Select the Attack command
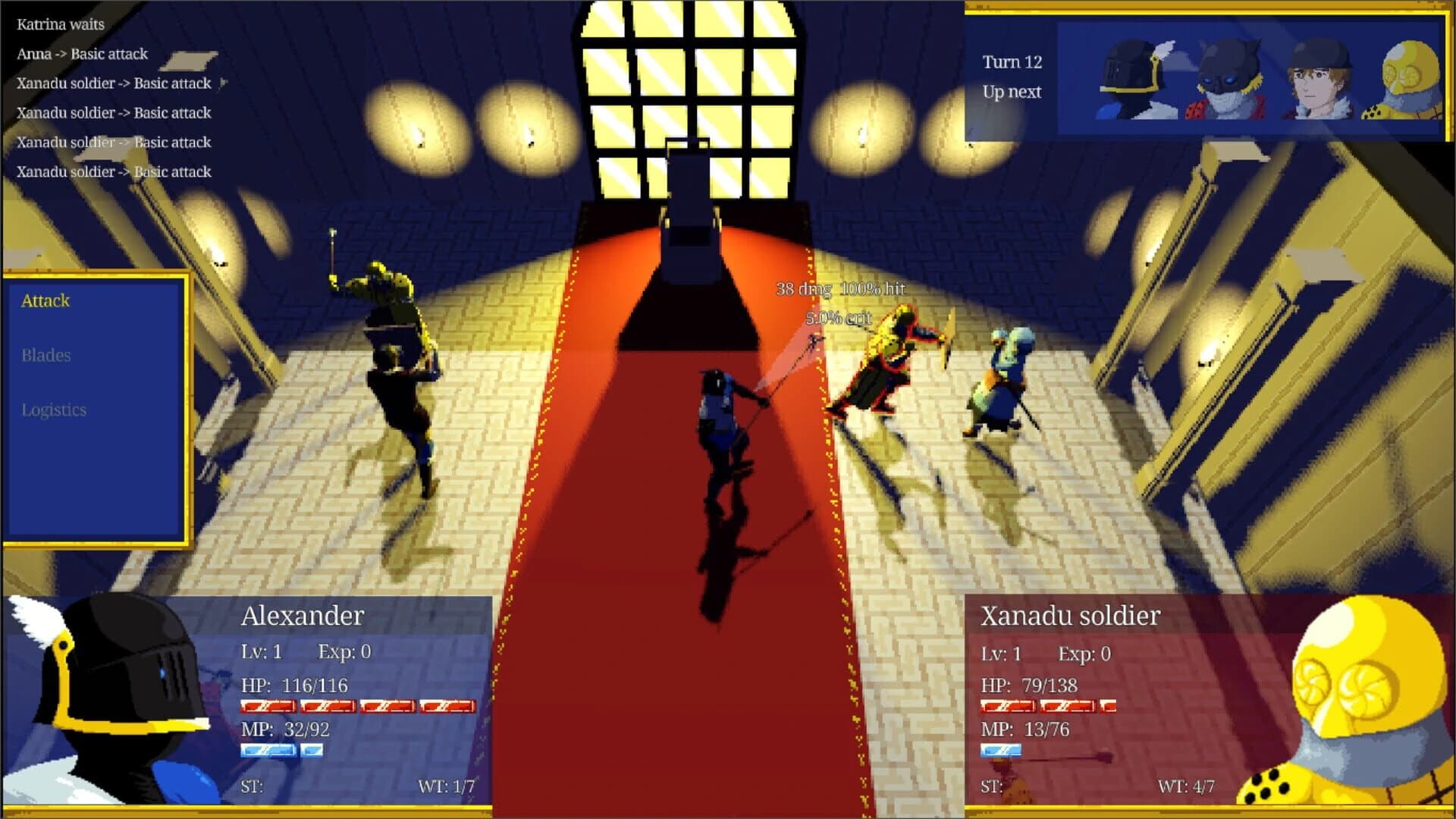1456x819 pixels. click(x=47, y=301)
